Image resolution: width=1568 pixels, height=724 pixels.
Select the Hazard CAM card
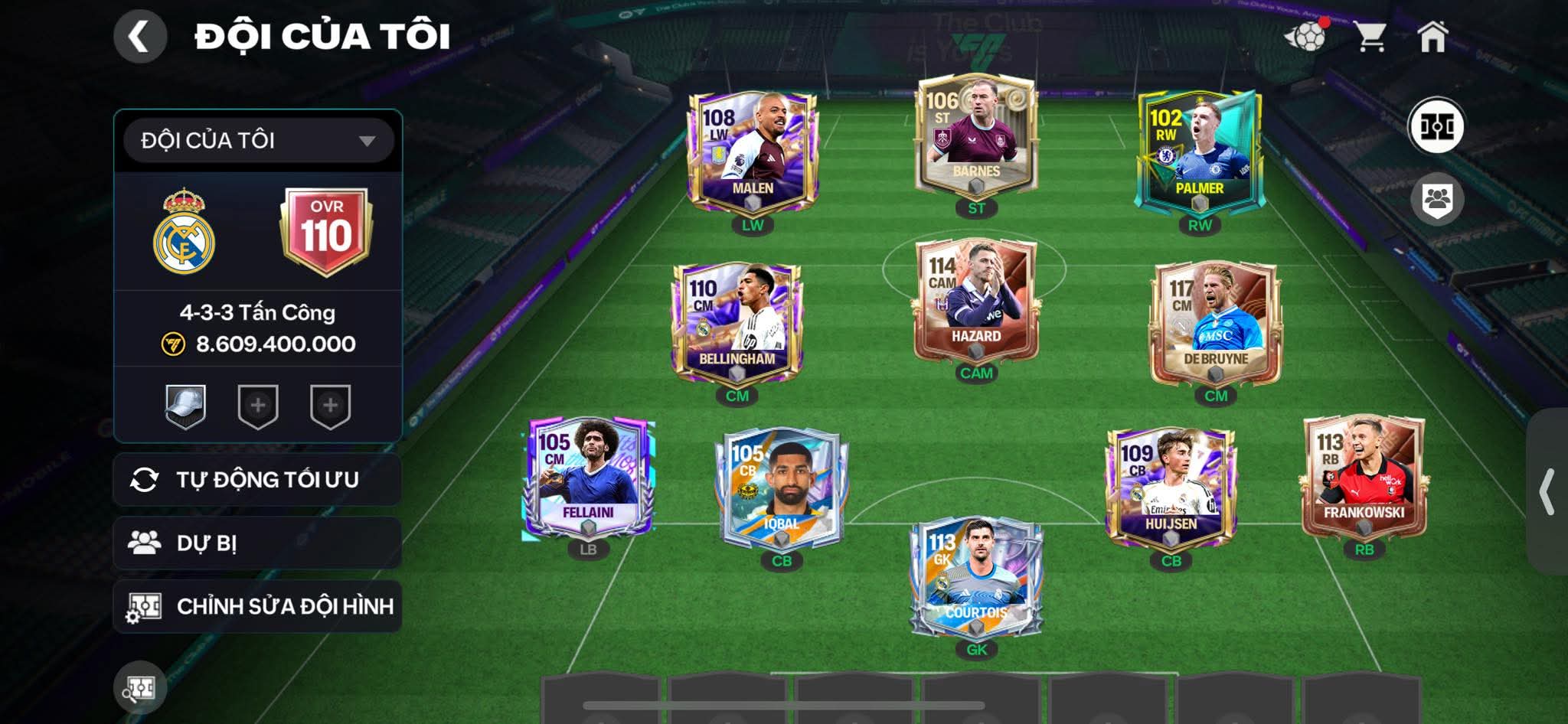976,301
